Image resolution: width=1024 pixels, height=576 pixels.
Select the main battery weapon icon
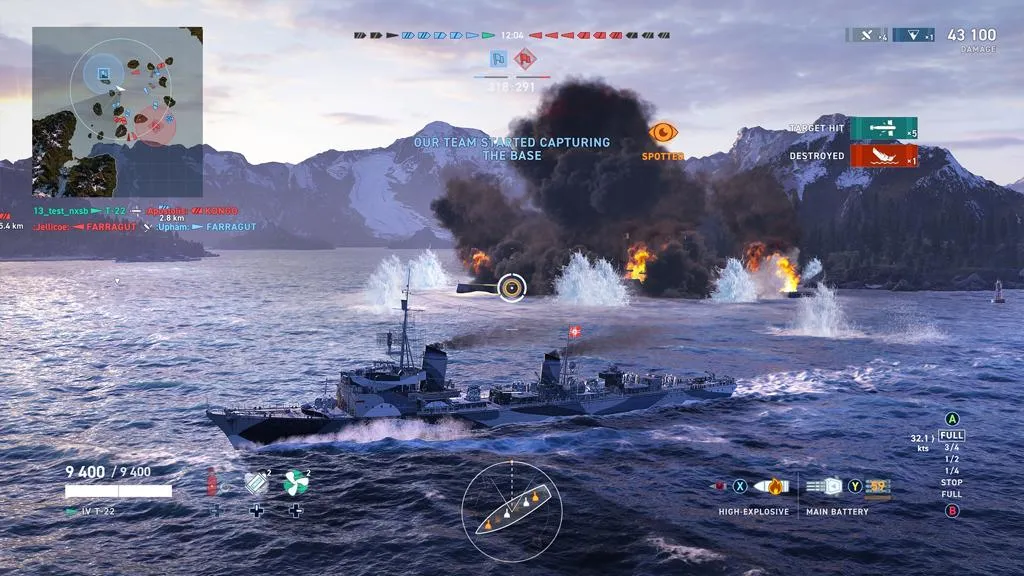824,486
